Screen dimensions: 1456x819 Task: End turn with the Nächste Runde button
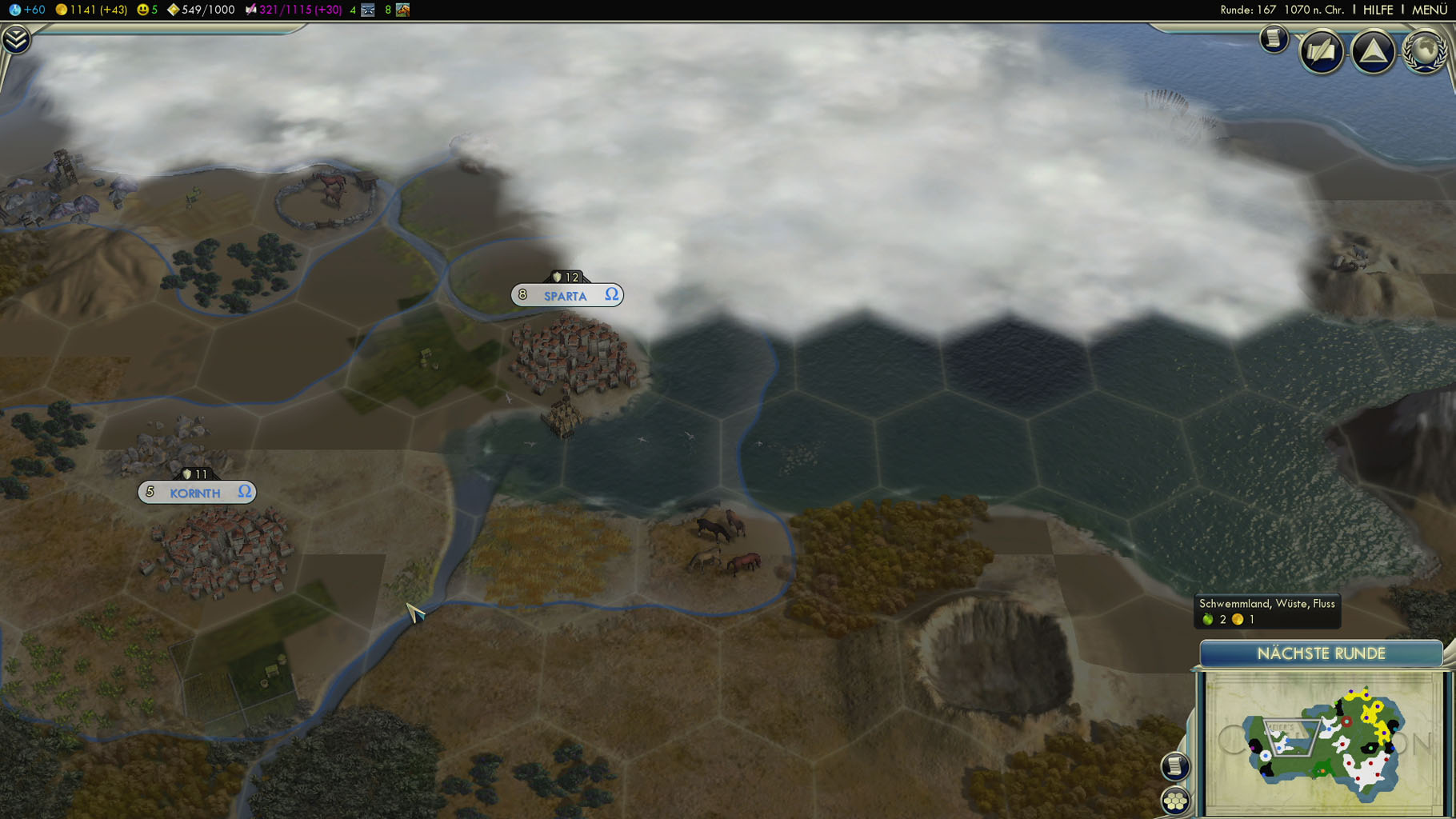click(1321, 653)
